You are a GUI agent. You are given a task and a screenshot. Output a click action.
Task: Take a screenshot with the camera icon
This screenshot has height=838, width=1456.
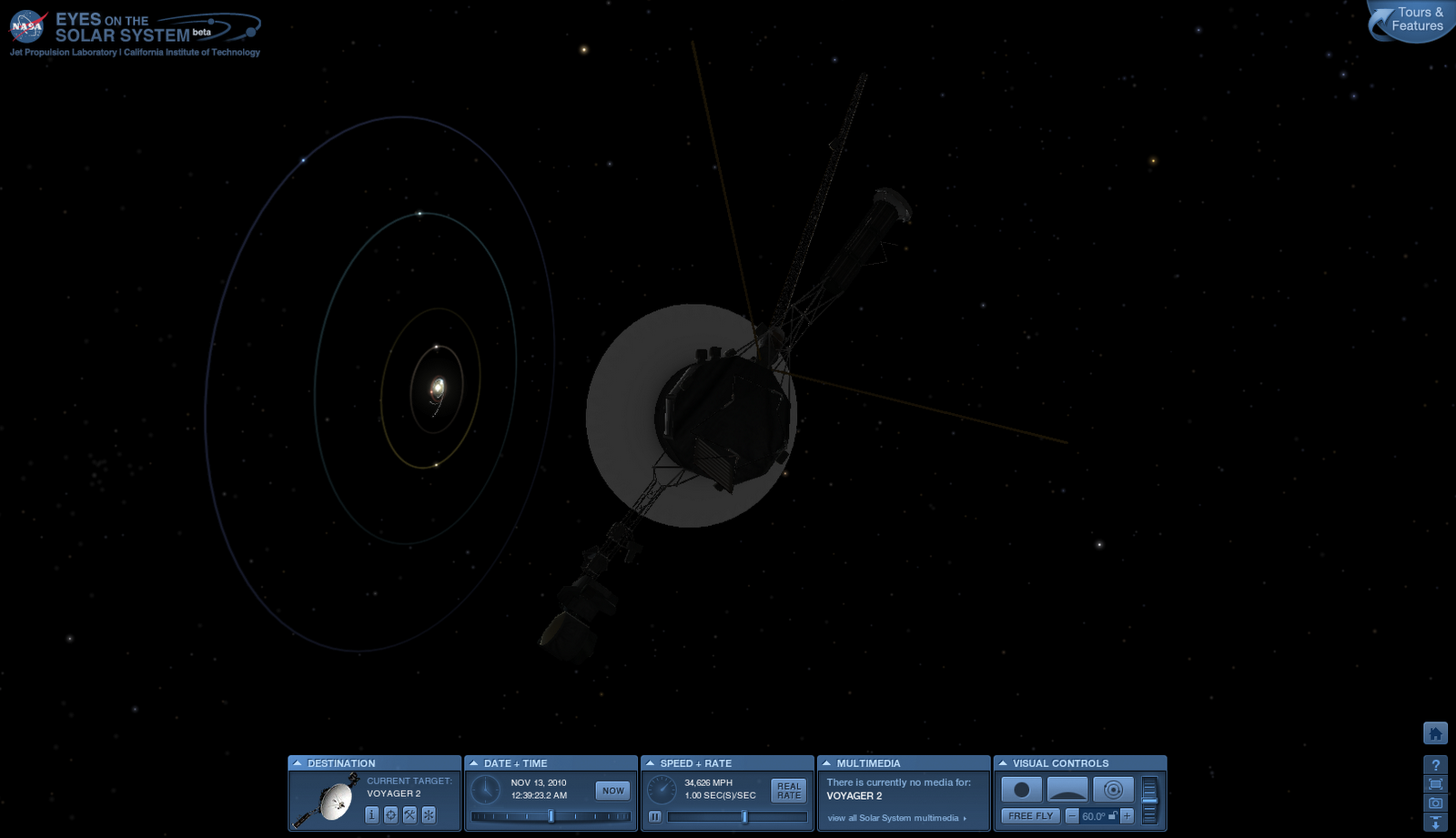1436,802
